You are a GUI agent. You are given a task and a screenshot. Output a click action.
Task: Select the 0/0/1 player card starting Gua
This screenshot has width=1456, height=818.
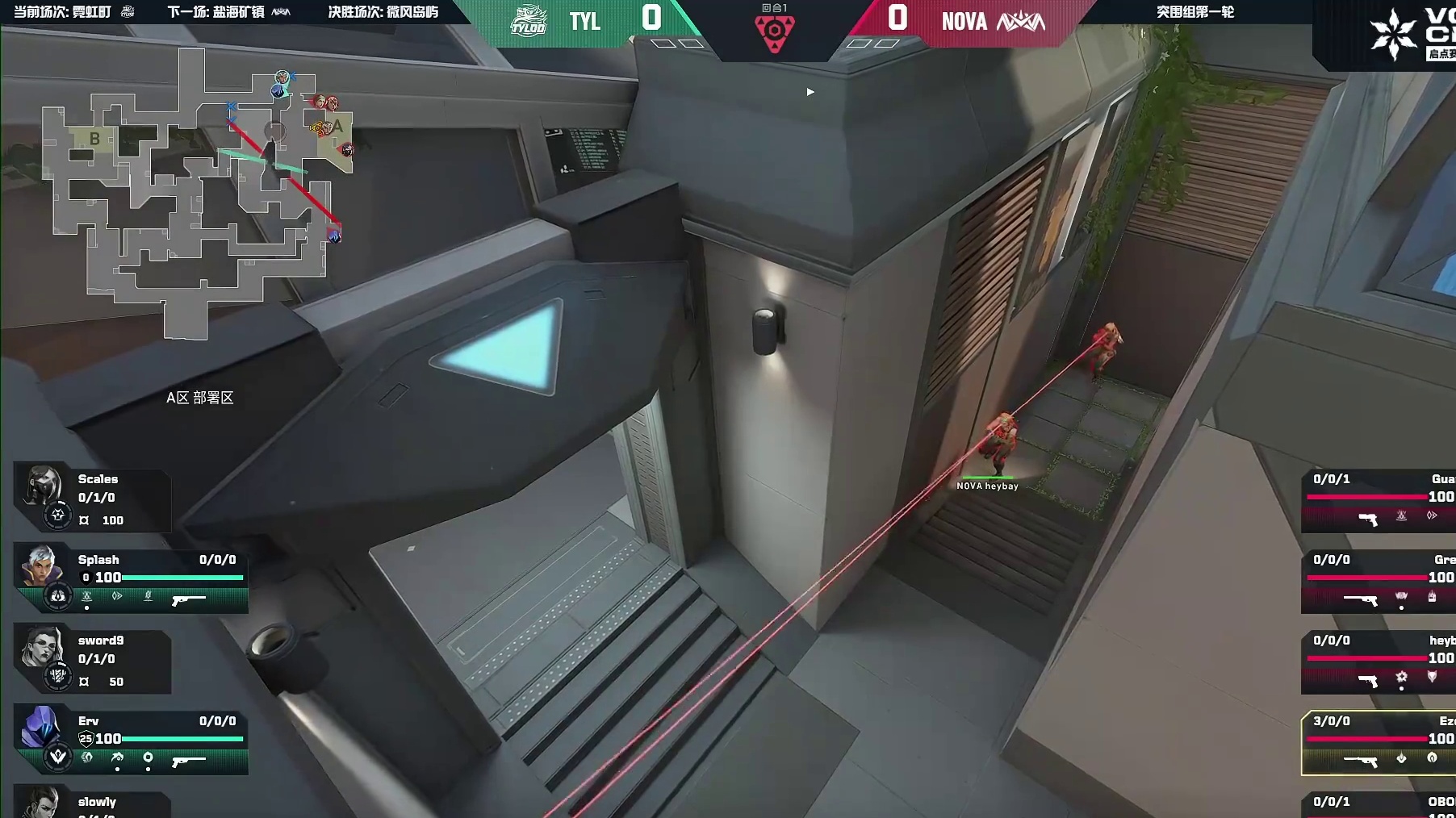pyautogui.click(x=1379, y=500)
